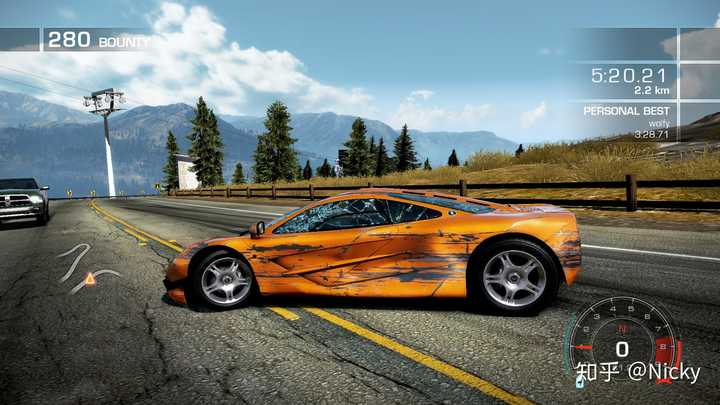Select the orange triangle player marker on minimap

[90, 279]
